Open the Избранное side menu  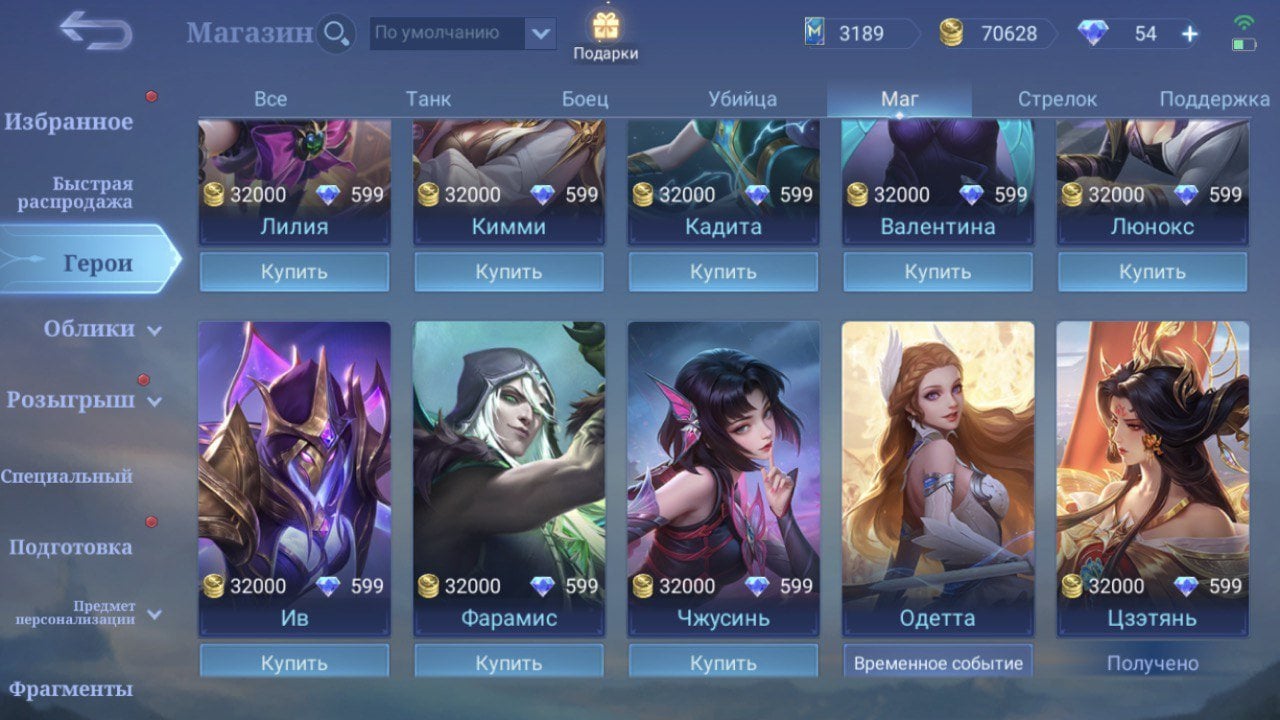pyautogui.click(x=69, y=122)
